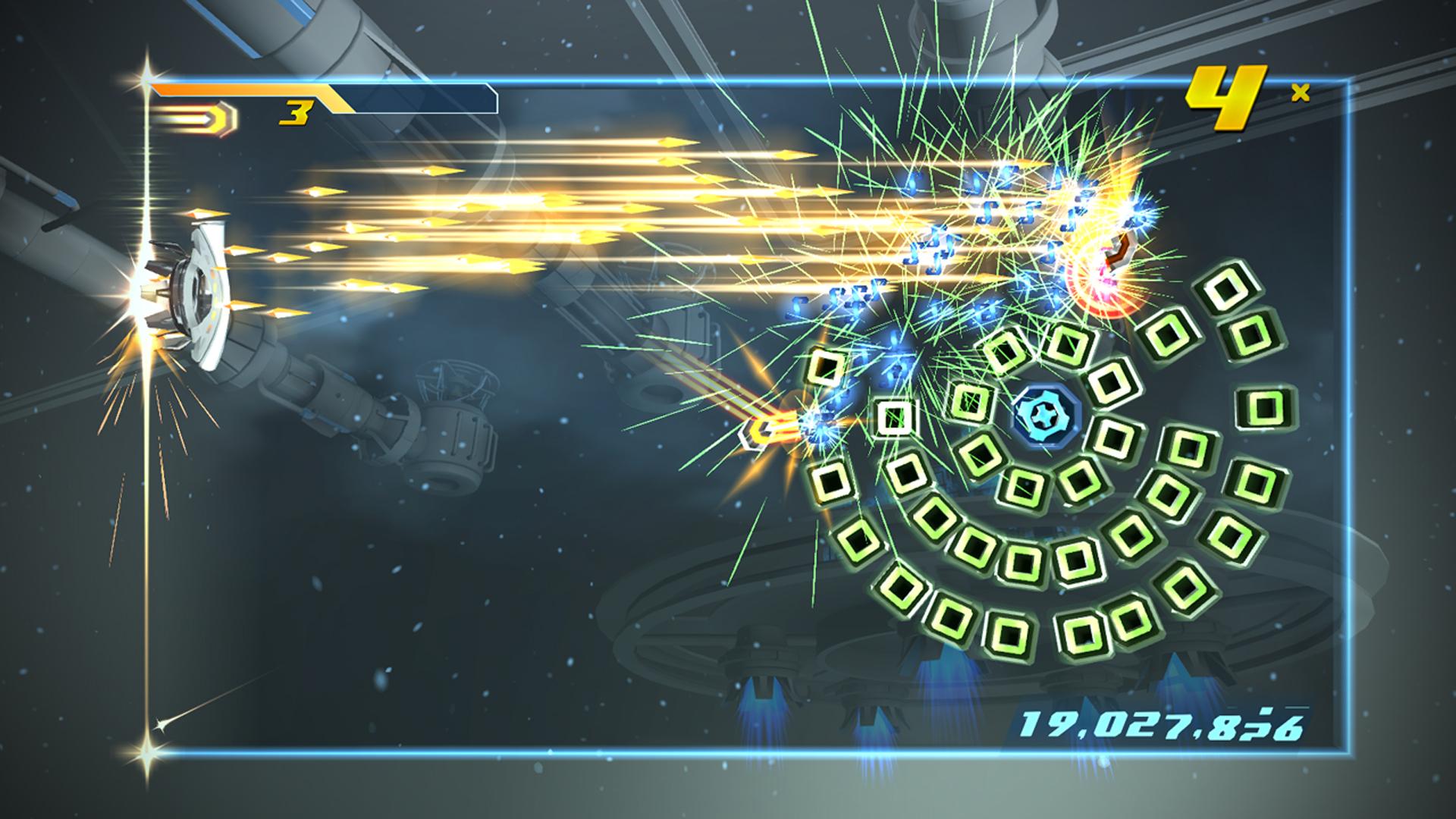Click the orange health bar gauge

click(x=250, y=89)
